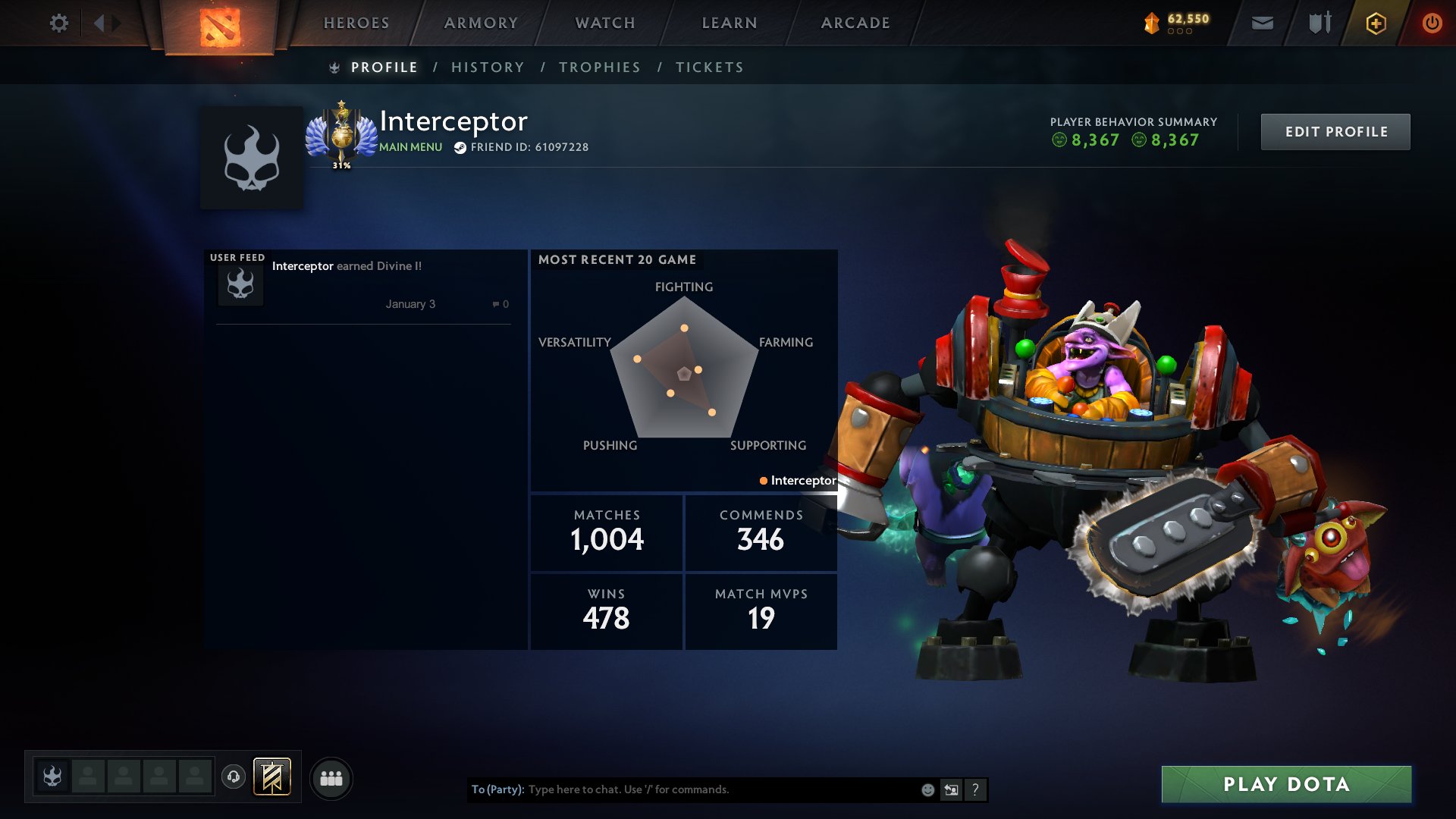Open the Heroes menu

coord(356,23)
